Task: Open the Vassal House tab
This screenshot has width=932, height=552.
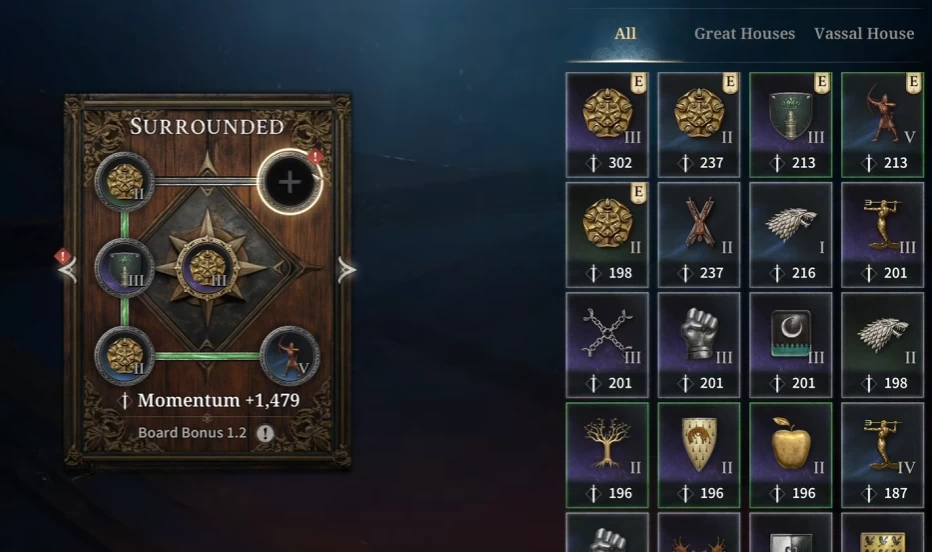Action: (864, 34)
